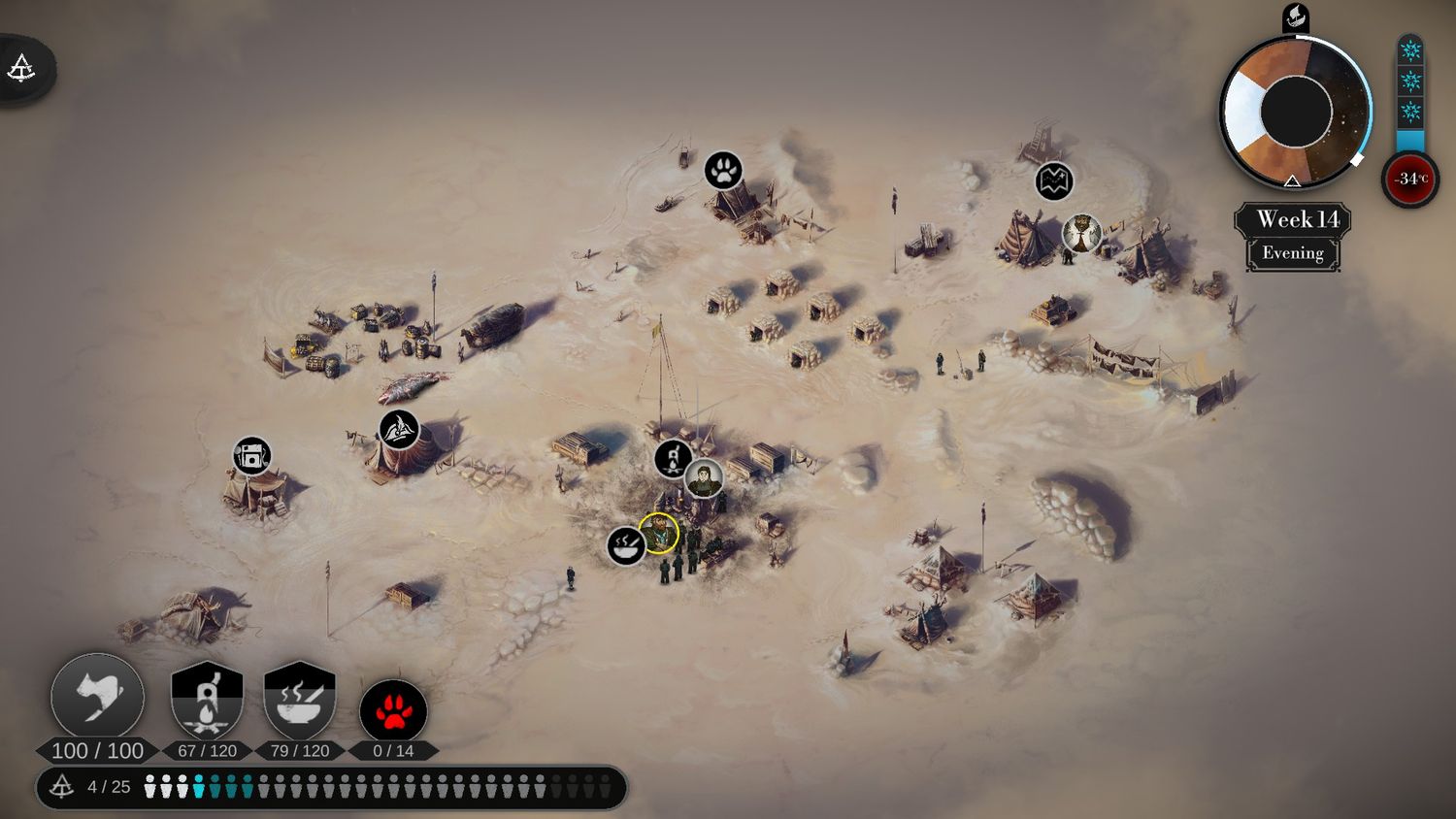
Task: Open the sextant menu button
Action: pos(22,69)
